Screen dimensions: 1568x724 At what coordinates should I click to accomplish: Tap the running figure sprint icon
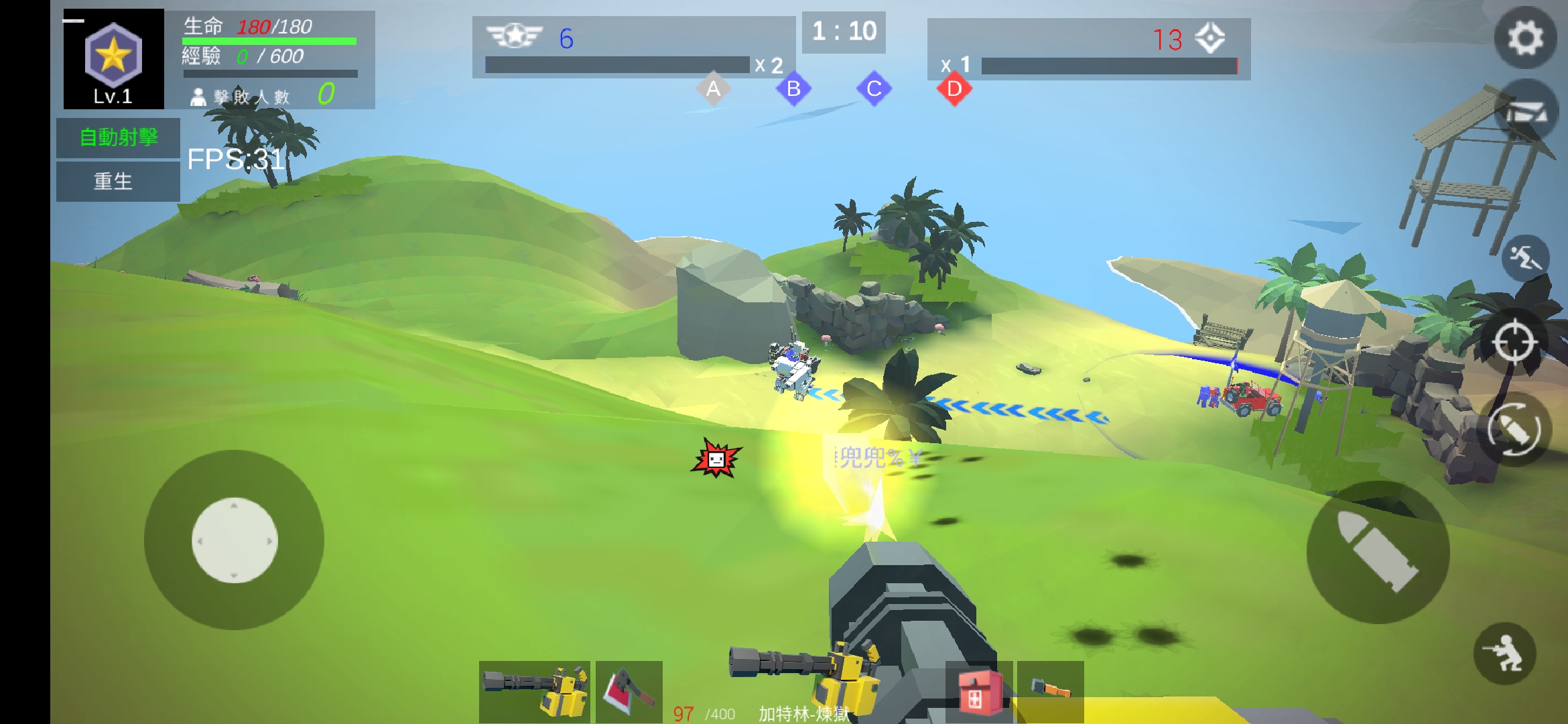tap(1525, 257)
